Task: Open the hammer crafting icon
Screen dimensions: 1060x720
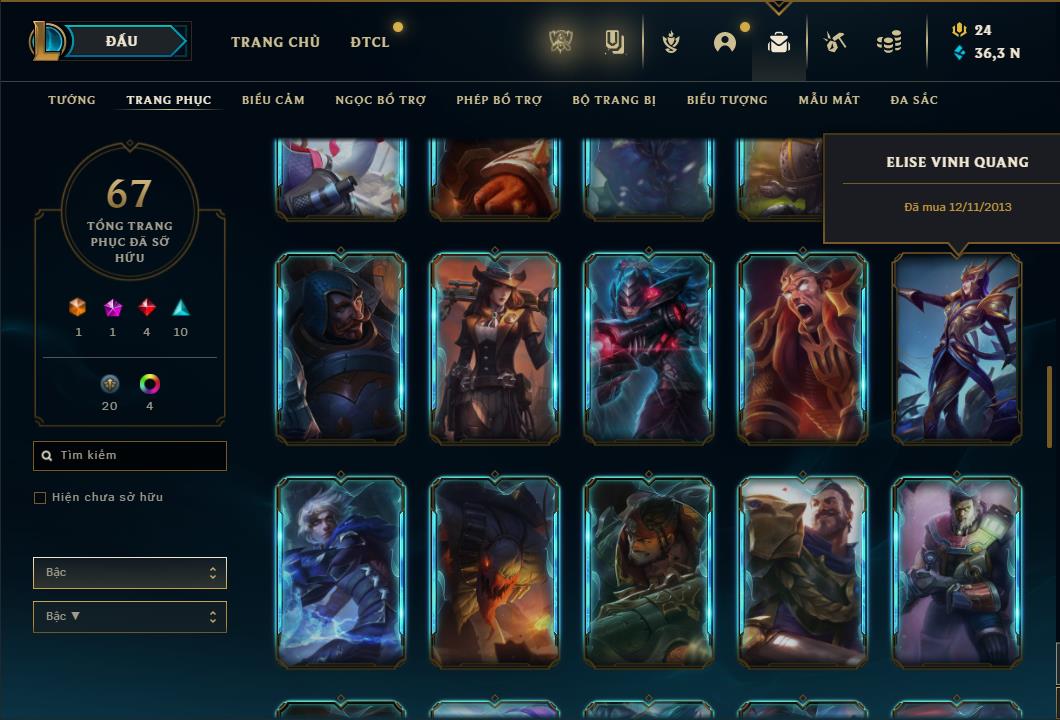Action: coord(835,42)
